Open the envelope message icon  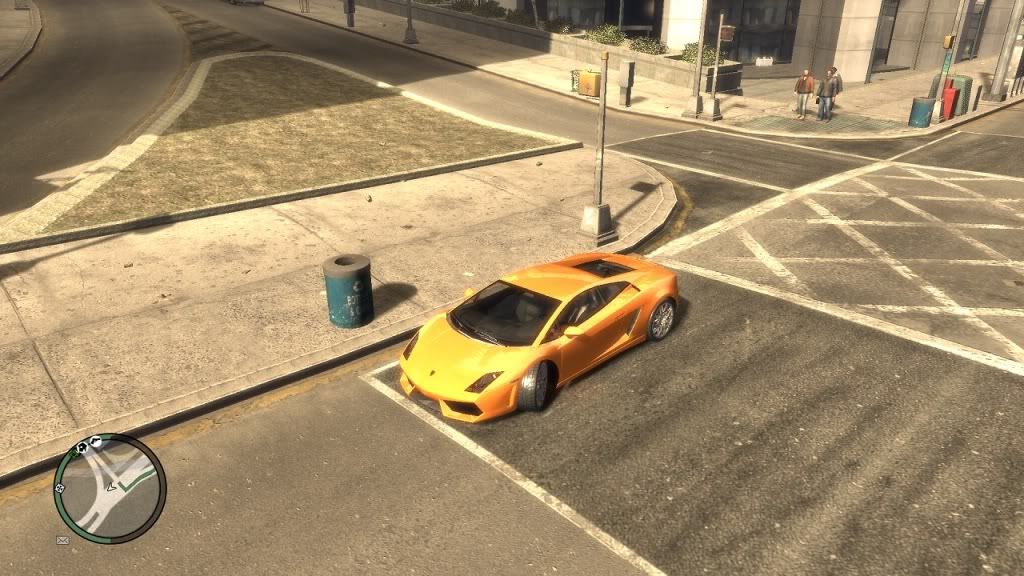[x=62, y=540]
